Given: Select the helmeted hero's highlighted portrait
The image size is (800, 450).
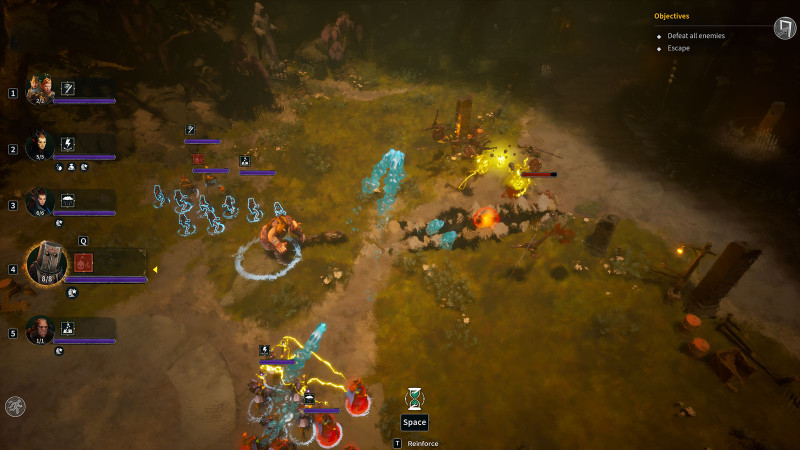Looking at the screenshot, I should click(46, 264).
